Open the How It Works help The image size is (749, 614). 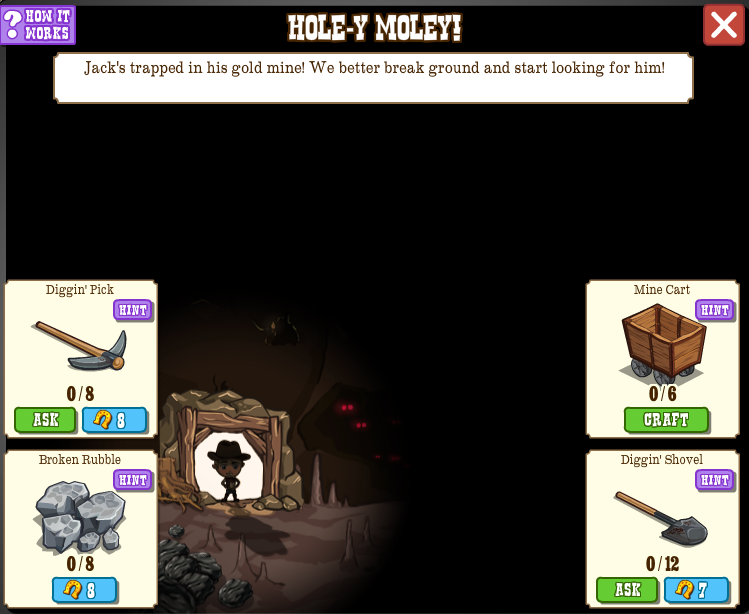38,25
